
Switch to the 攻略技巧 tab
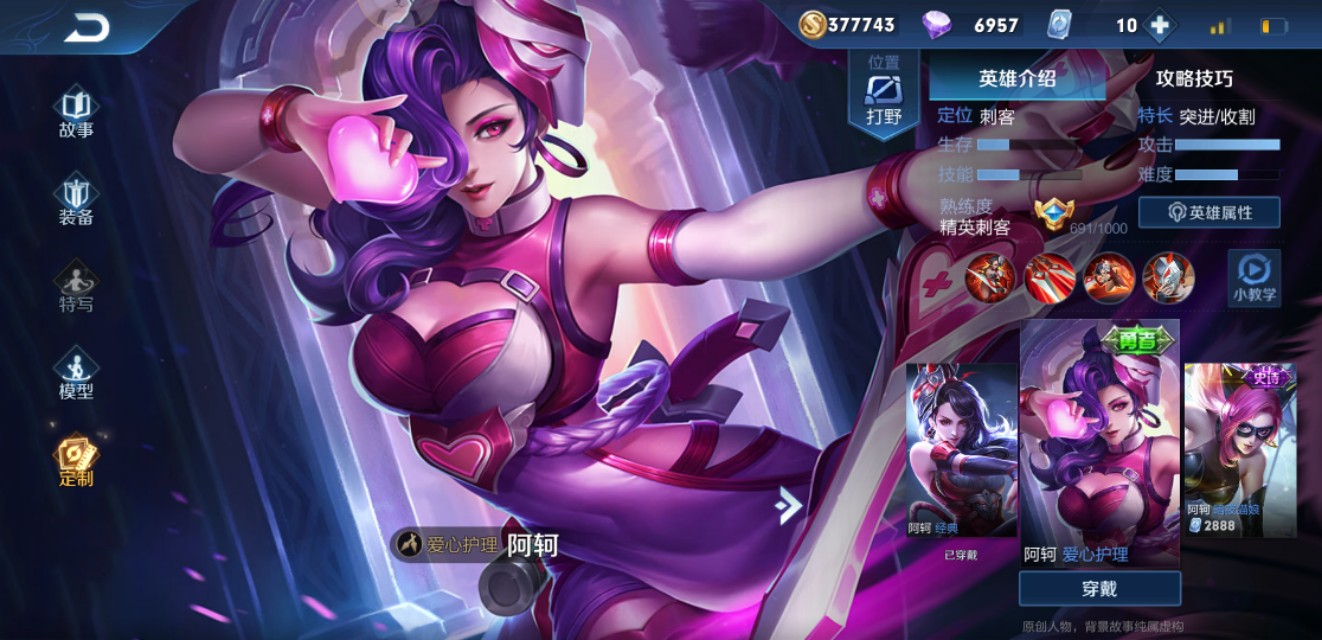click(1194, 79)
